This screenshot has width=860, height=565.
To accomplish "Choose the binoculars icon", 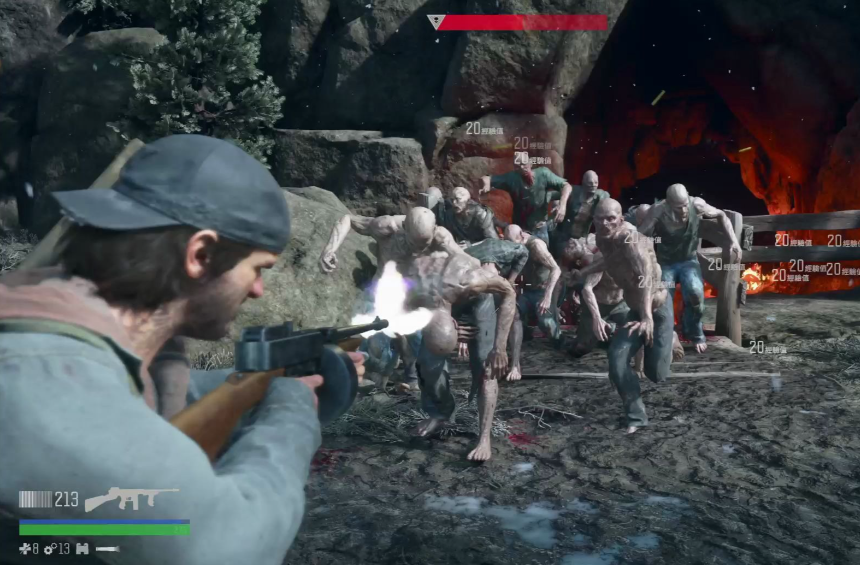I will 82,548.
